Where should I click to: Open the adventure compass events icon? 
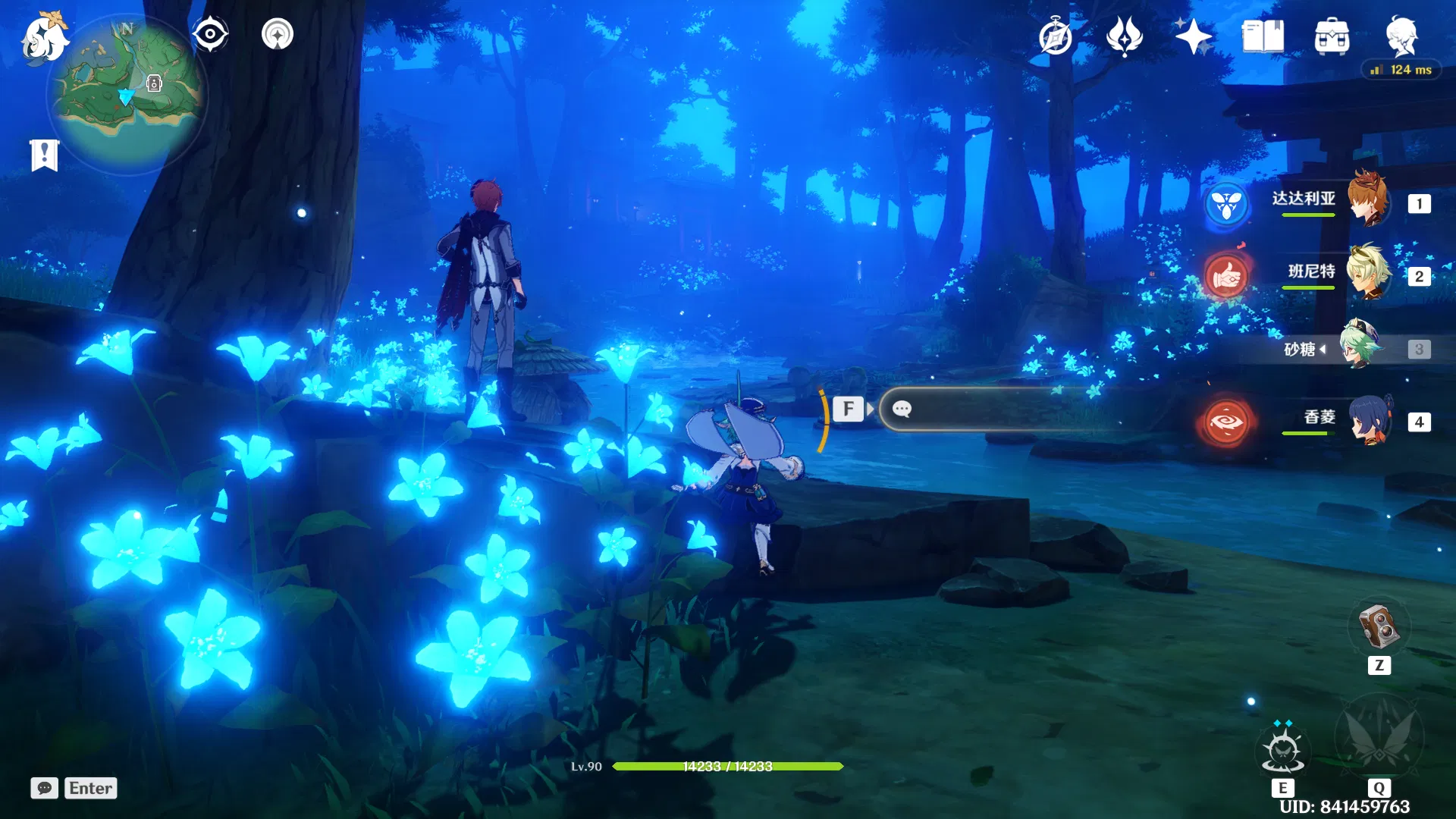point(1055,37)
